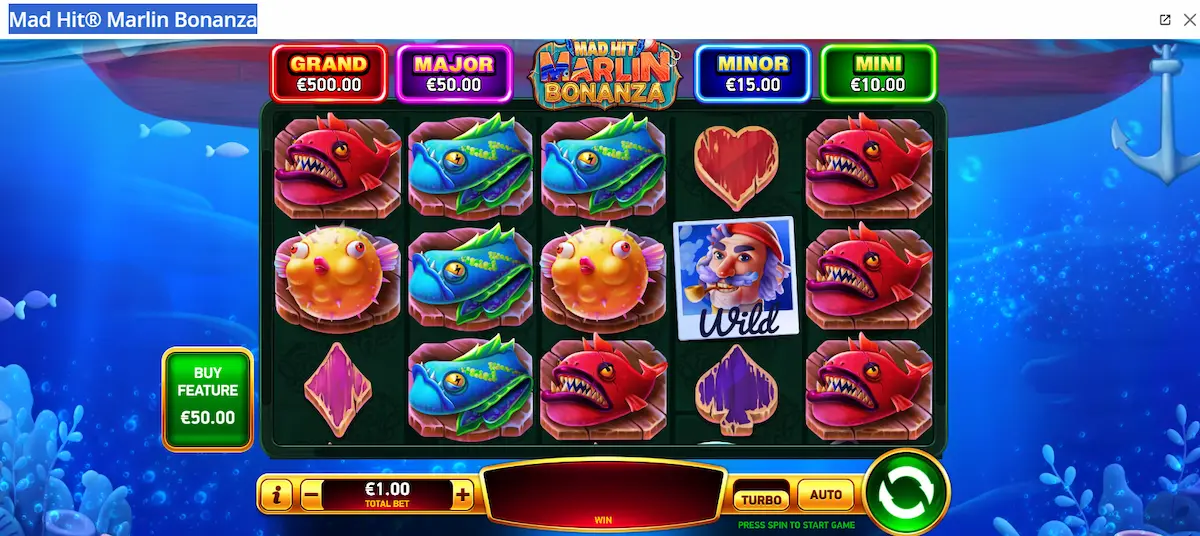Open the game info paytable

[276, 494]
